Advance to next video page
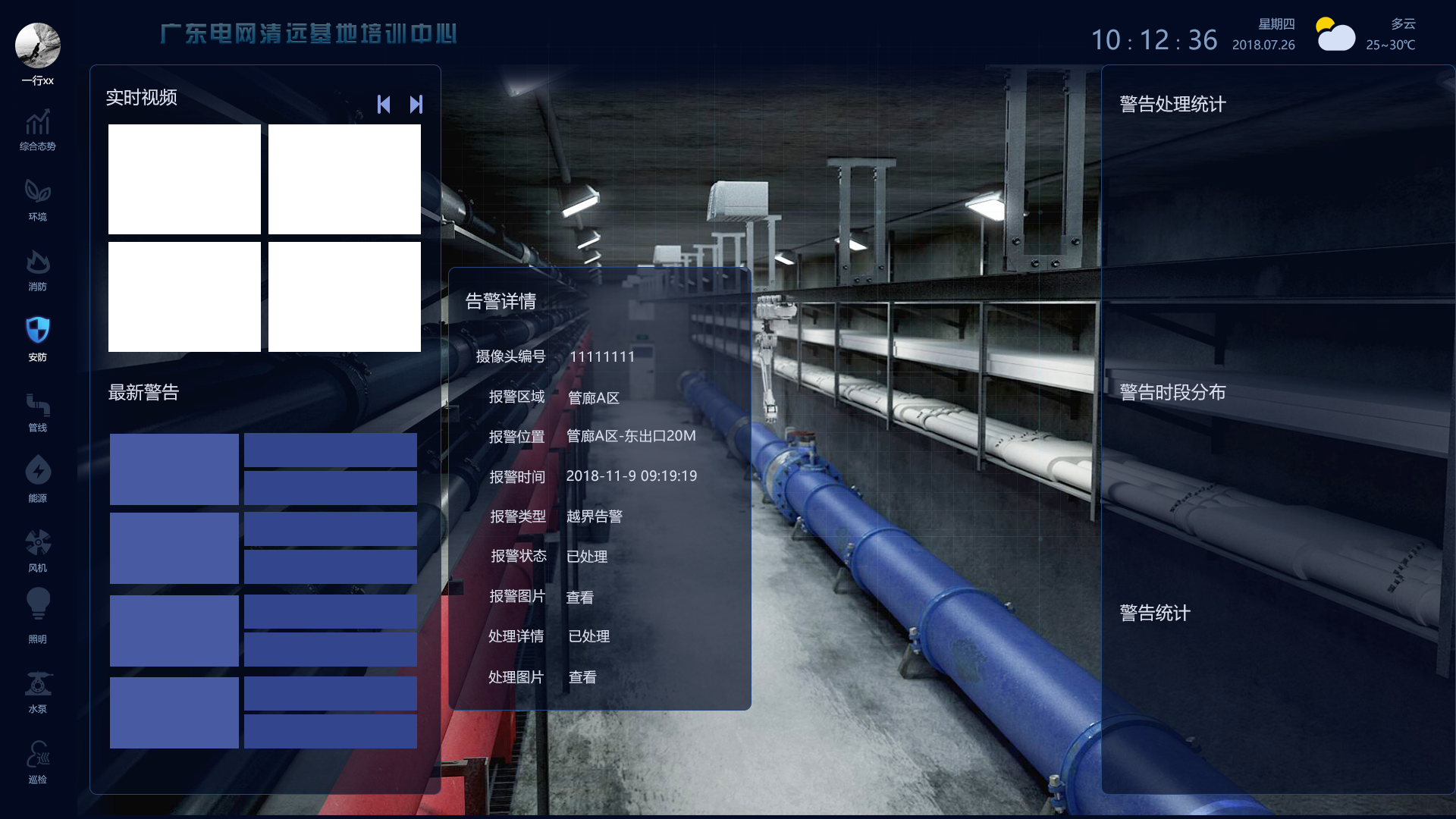This screenshot has height=819, width=1456. click(x=416, y=104)
